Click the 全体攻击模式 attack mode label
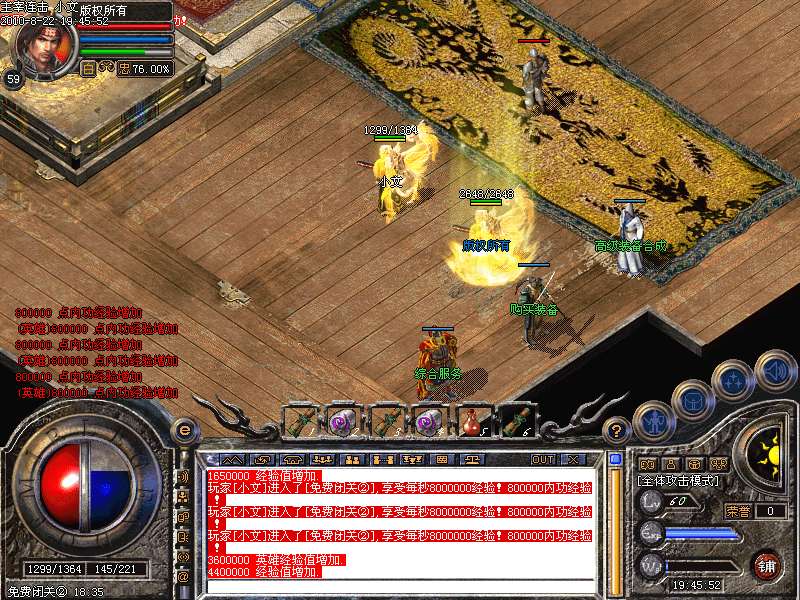 point(677,481)
